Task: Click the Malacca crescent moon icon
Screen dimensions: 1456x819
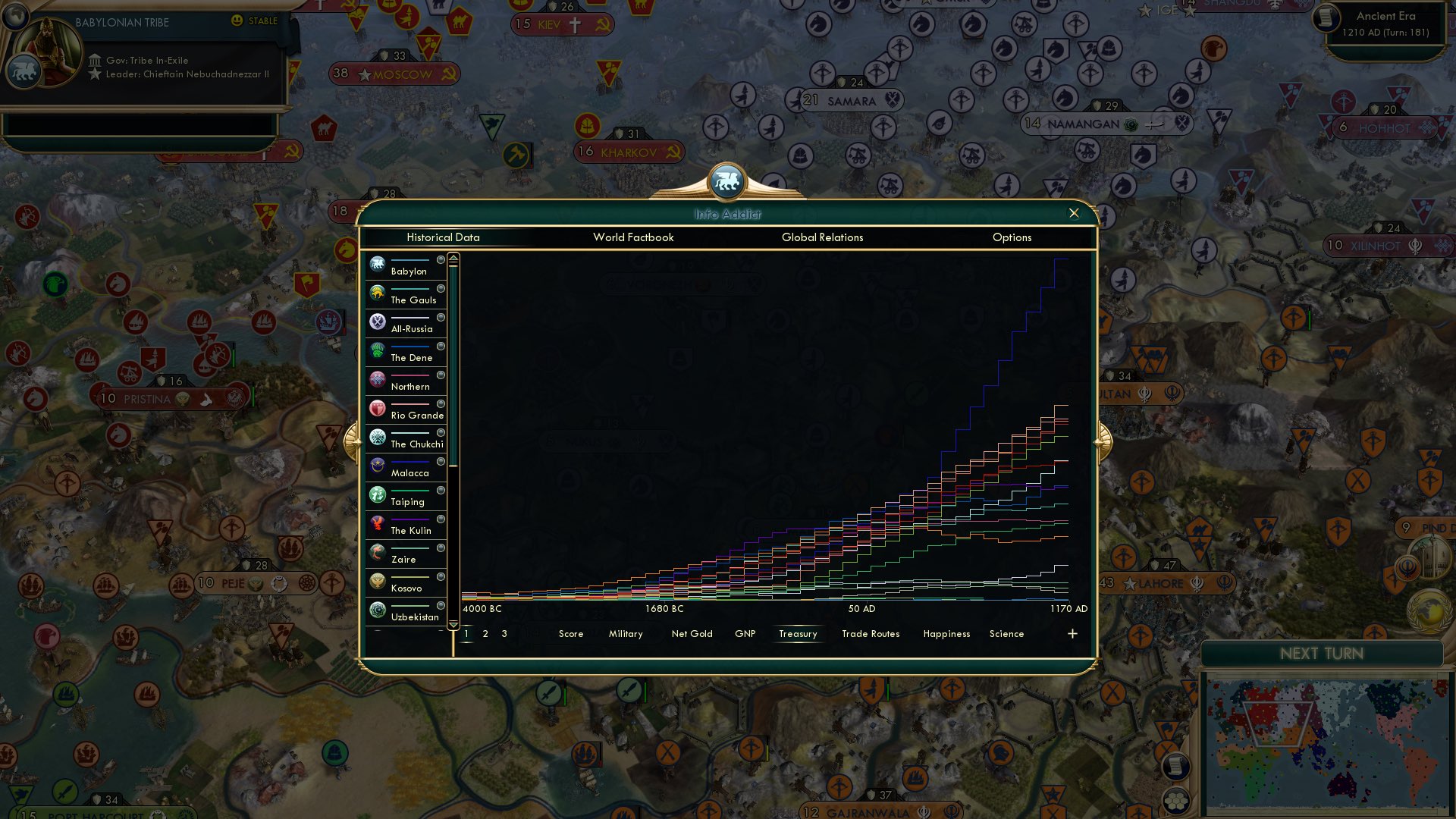Action: (377, 465)
